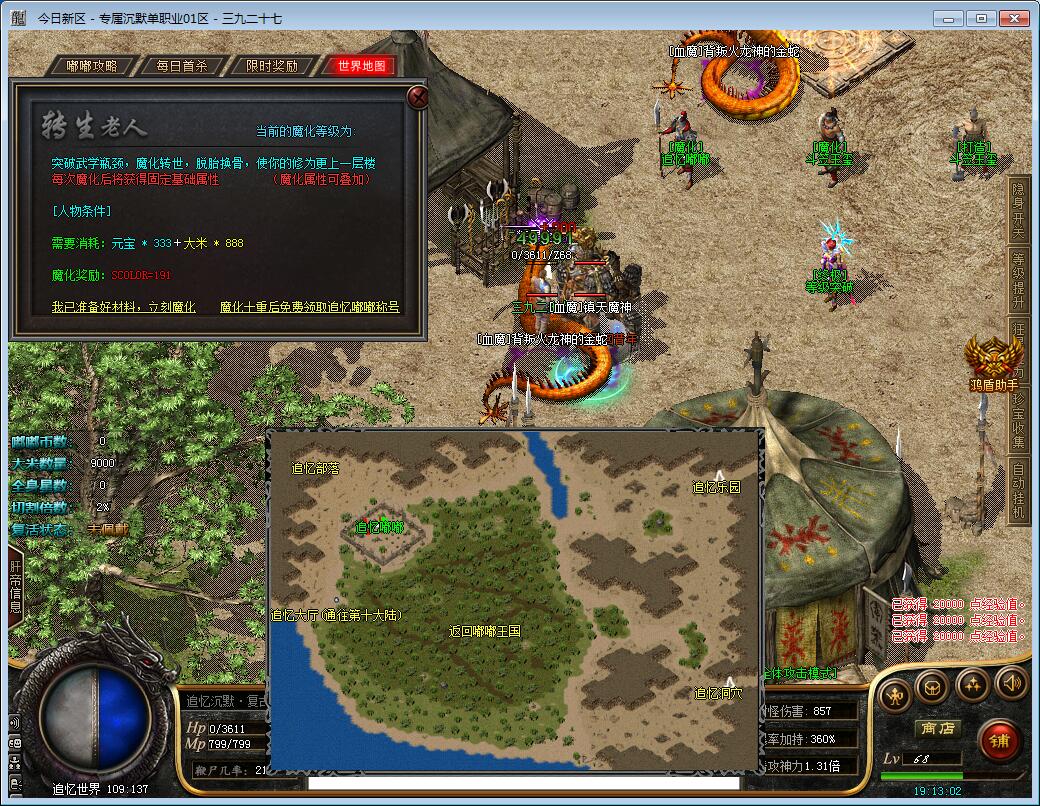Choose 我已准备好材料,立刻魔化 option

(123, 307)
